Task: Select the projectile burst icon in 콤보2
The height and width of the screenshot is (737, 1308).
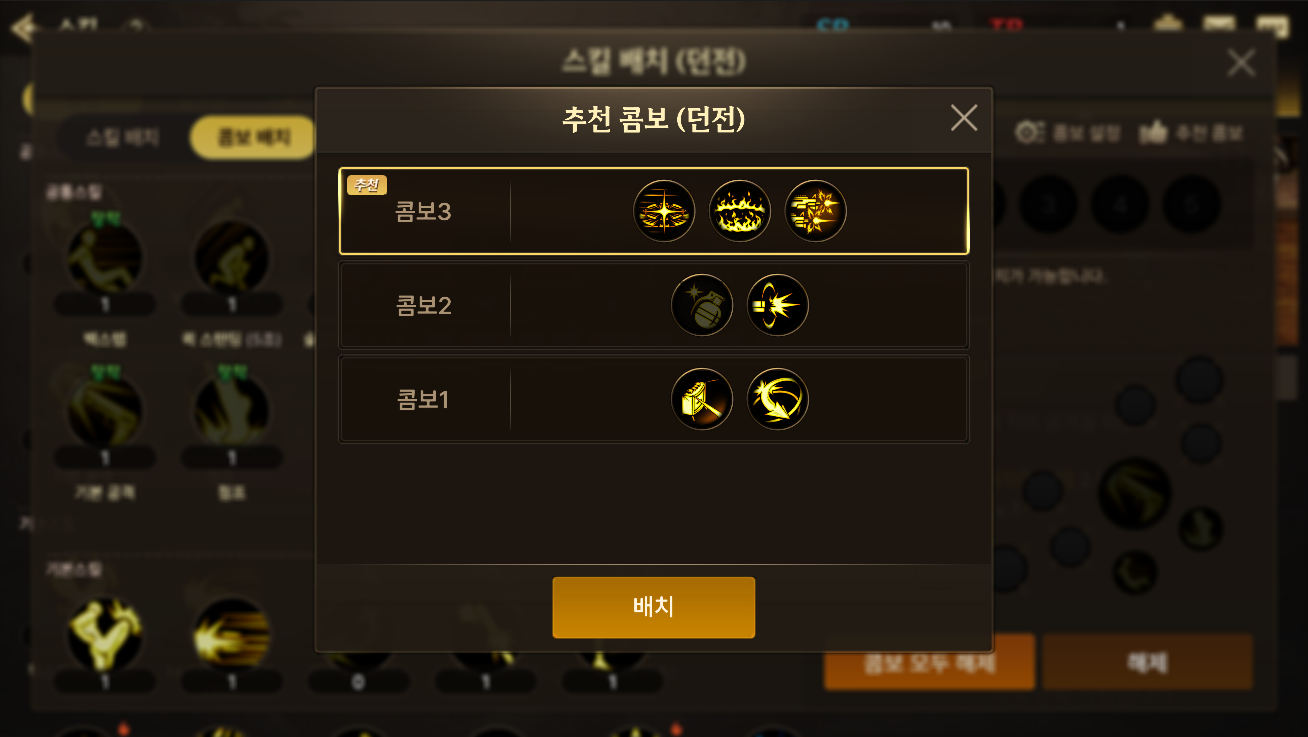Action: coord(778,305)
